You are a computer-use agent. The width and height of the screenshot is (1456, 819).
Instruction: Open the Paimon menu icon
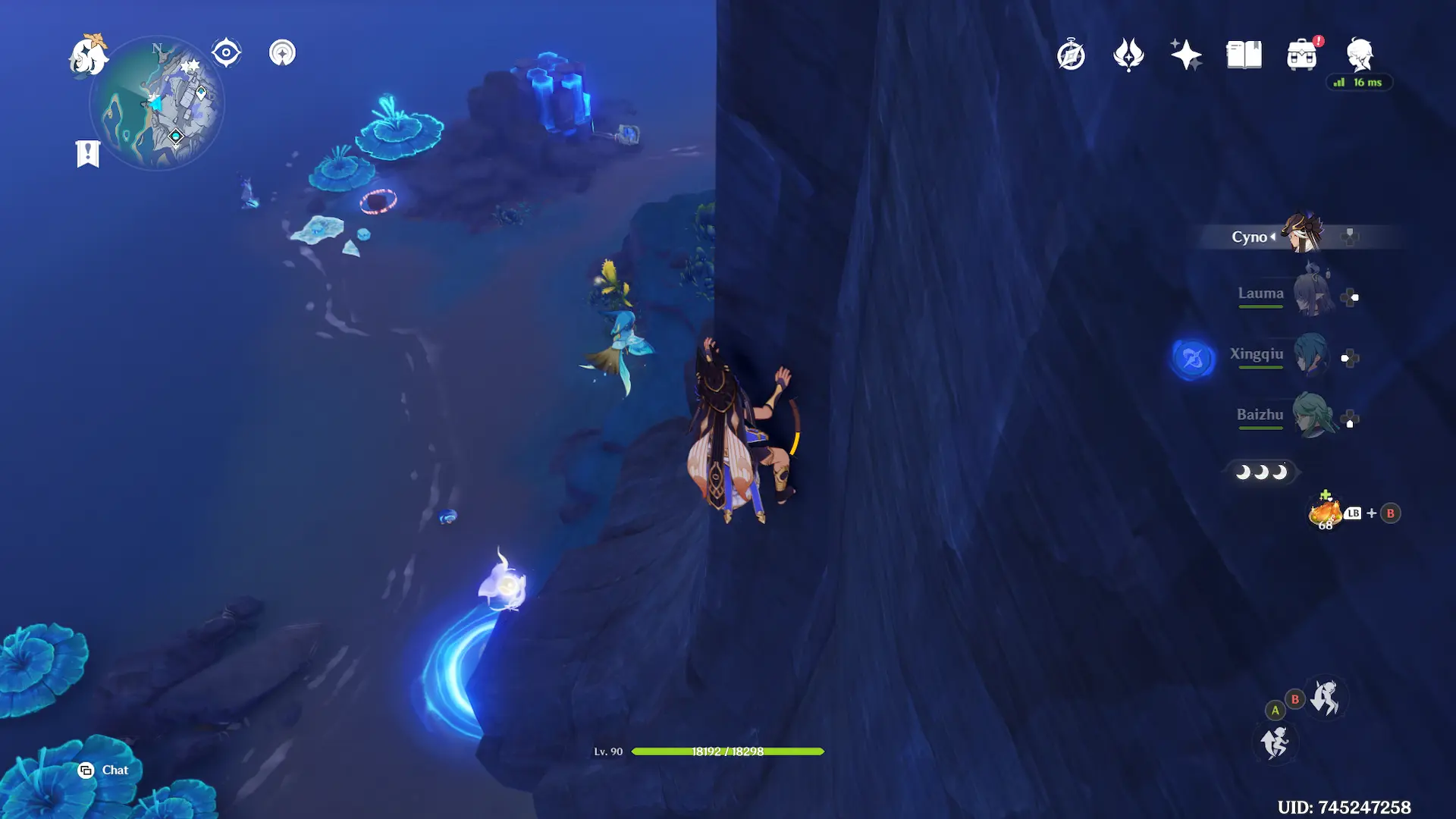pyautogui.click(x=88, y=55)
